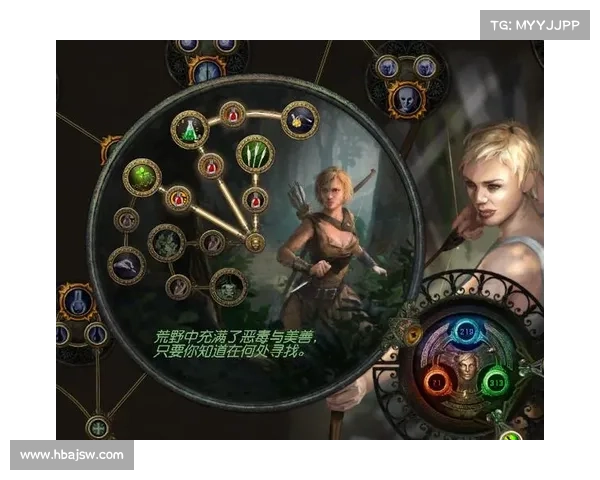Allocate the red flask node between top notables
Viewport: 600px width, 480px height.
[233, 115]
